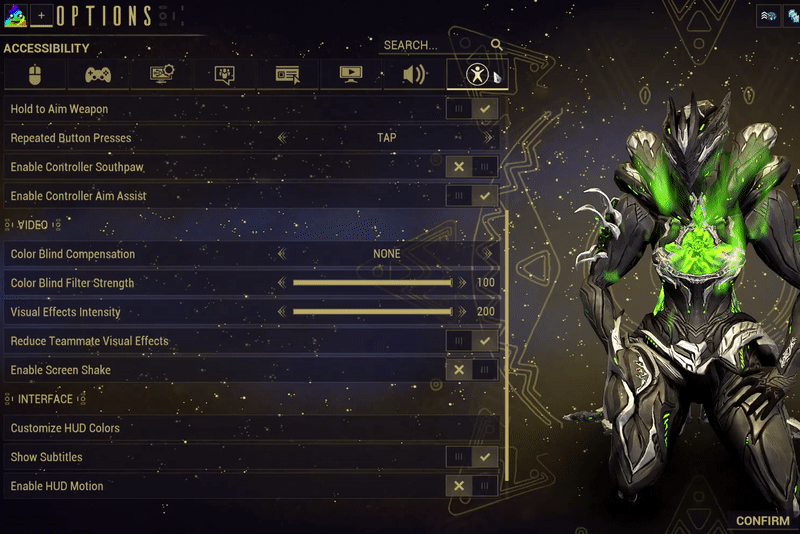800x534 pixels.
Task: Switch to the controller settings tab
Action: click(x=97, y=74)
